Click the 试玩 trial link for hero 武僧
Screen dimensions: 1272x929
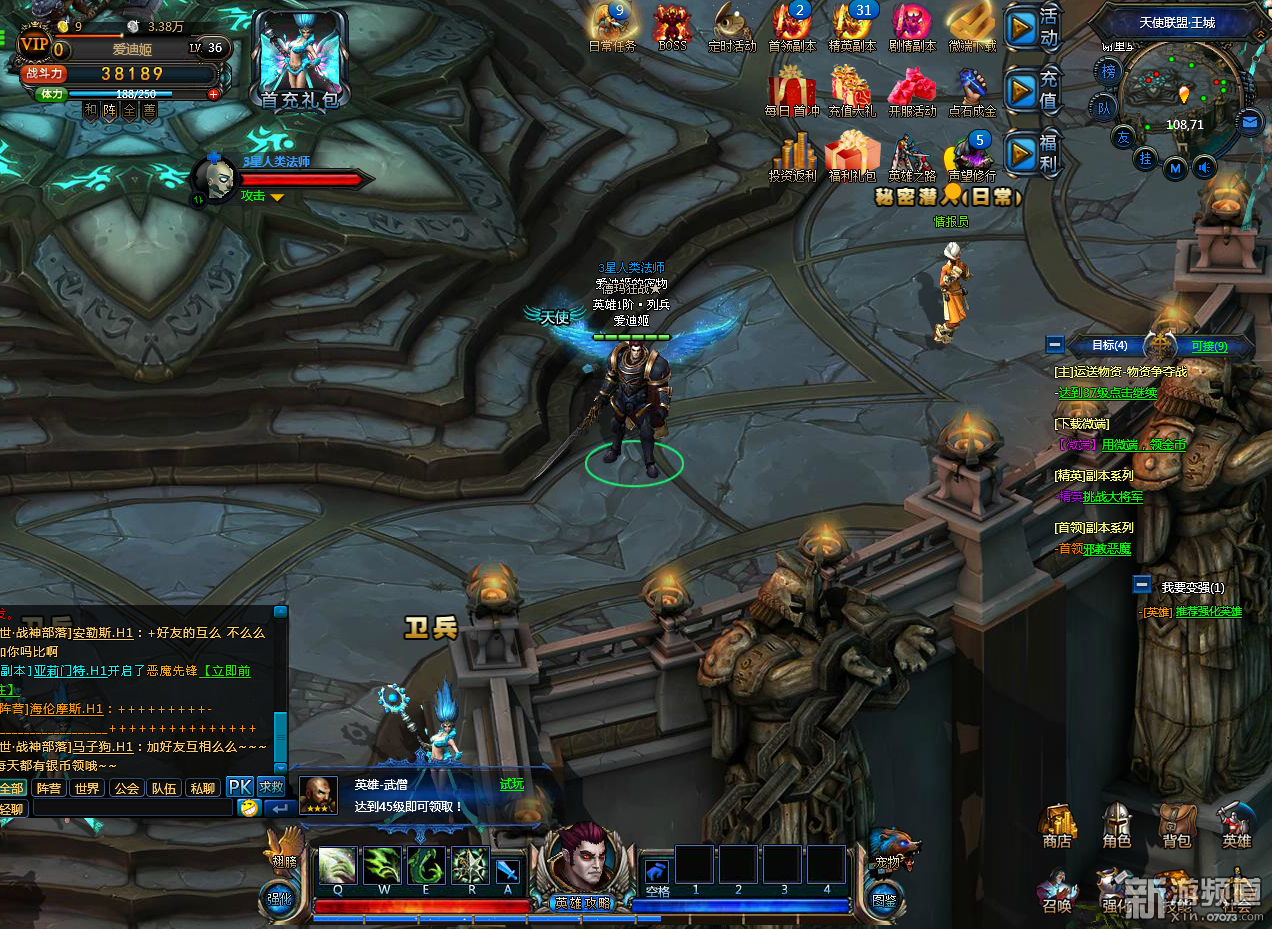[x=511, y=785]
